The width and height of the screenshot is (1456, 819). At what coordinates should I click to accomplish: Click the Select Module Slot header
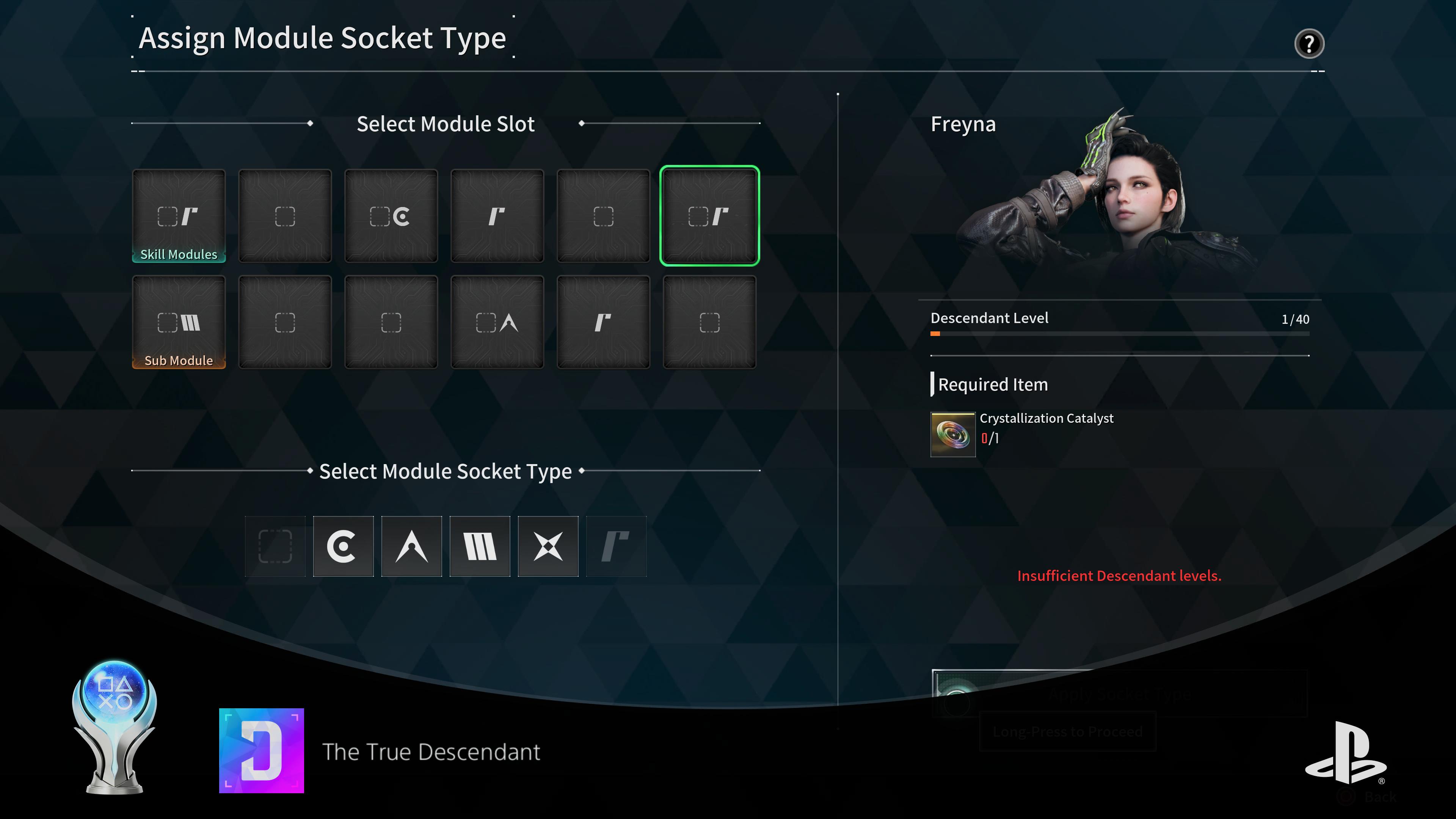pyautogui.click(x=445, y=124)
